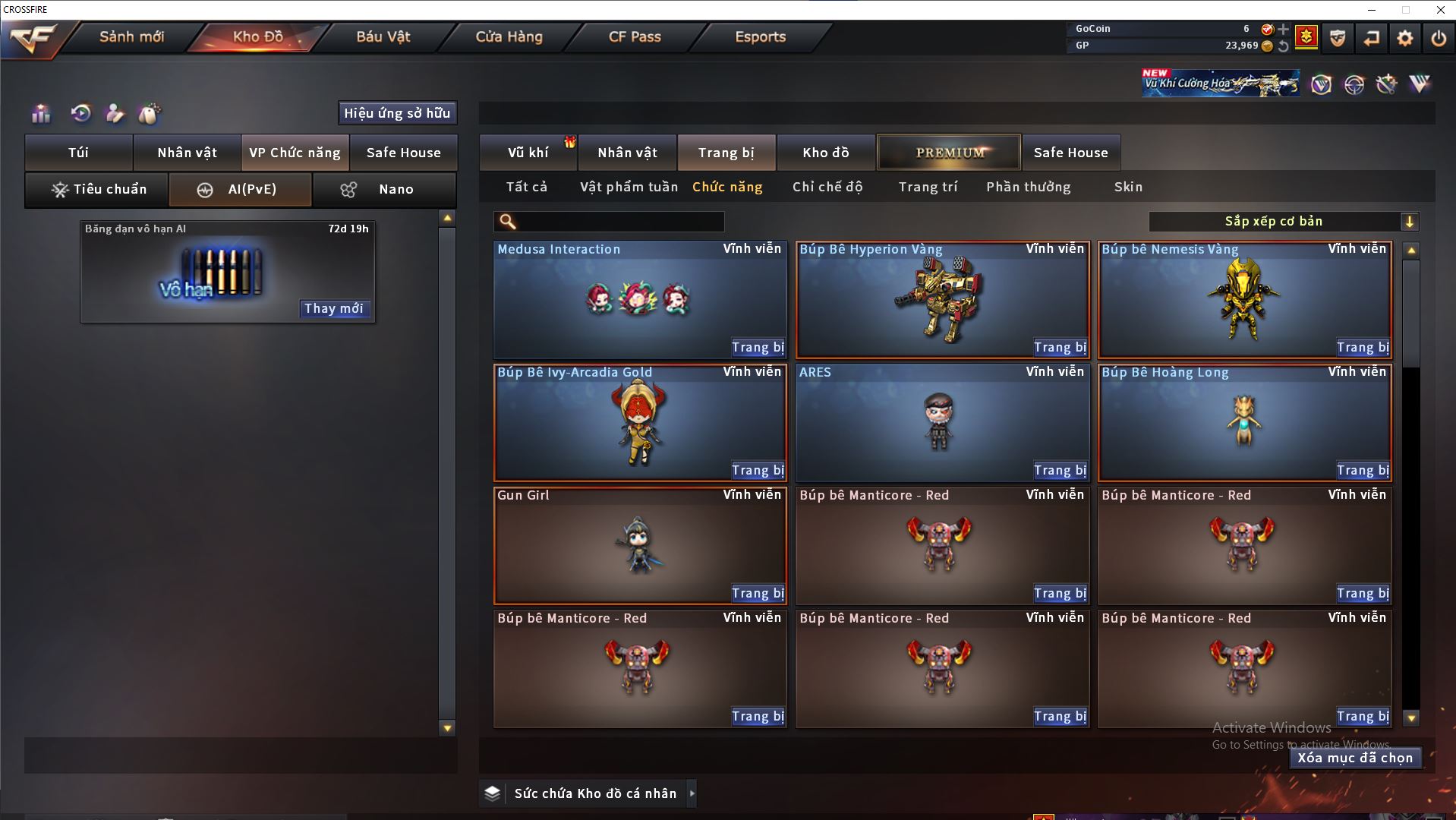Open the CF Pass menu
The image size is (1456, 820).
coord(635,37)
